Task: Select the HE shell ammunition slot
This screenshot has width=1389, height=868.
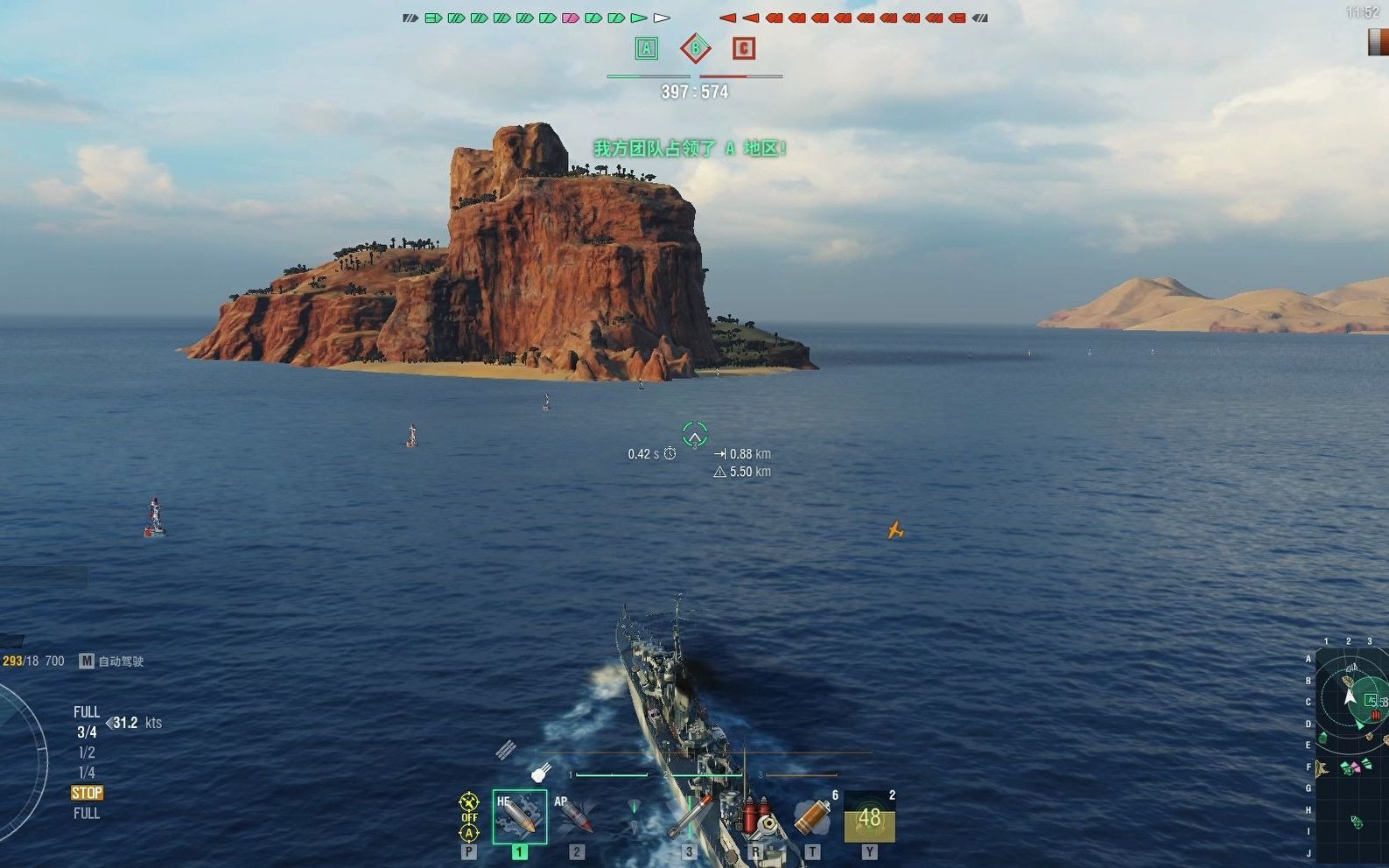Action: click(519, 815)
